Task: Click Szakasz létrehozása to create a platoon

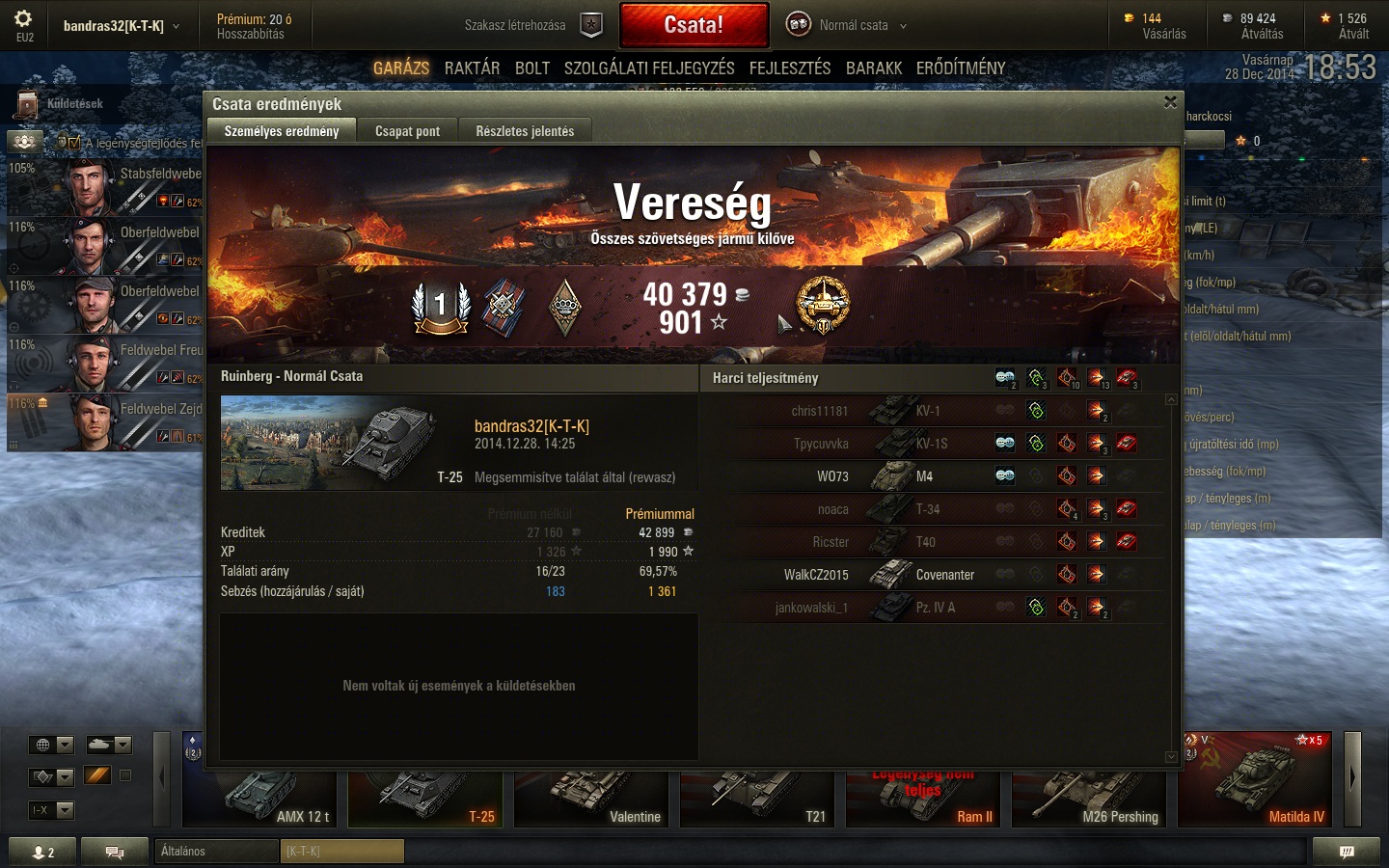Action: (532, 25)
